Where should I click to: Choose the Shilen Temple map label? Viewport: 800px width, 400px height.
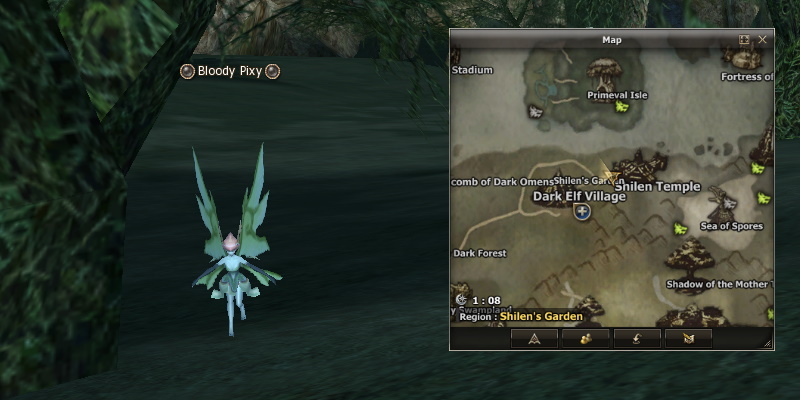point(657,186)
